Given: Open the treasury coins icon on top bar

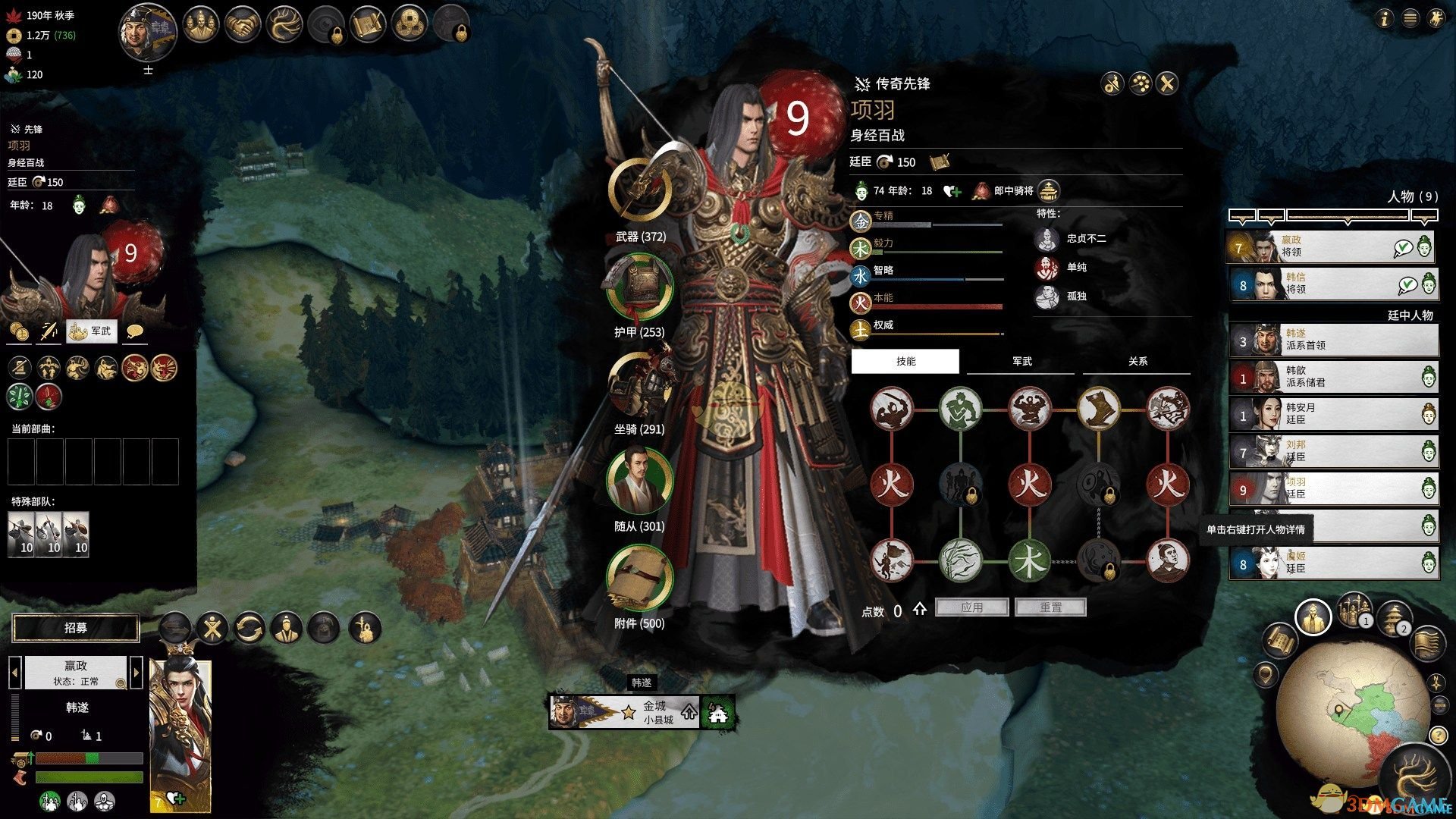Looking at the screenshot, I should pyautogui.click(x=411, y=24).
